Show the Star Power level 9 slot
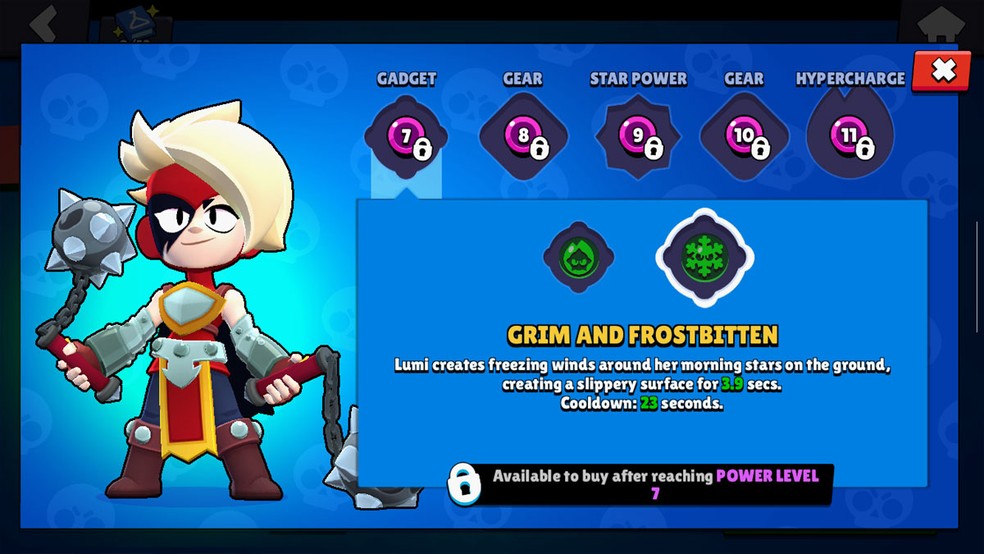The height and width of the screenshot is (554, 984). pyautogui.click(x=638, y=137)
